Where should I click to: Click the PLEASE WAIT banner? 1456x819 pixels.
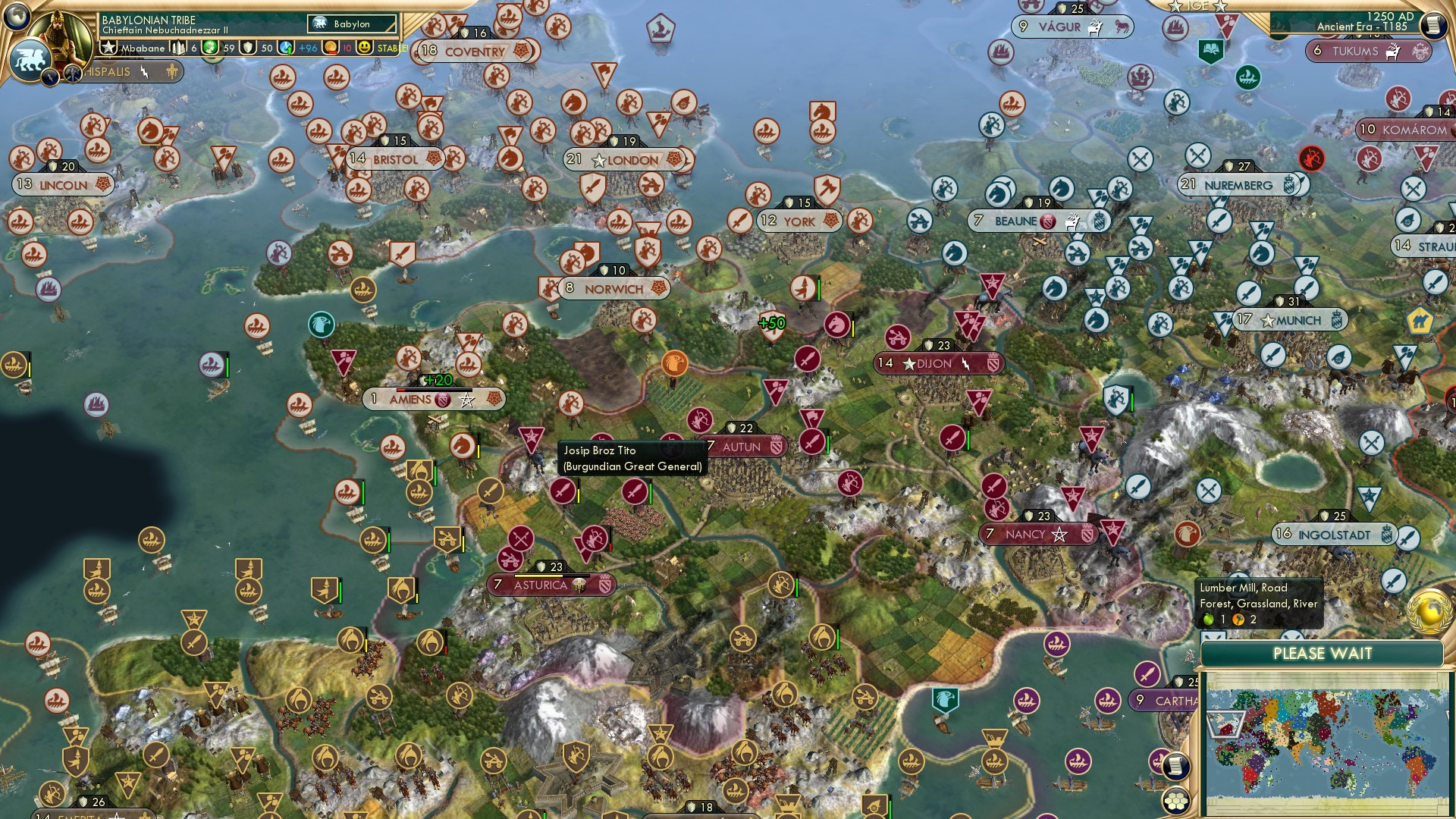click(x=1323, y=653)
